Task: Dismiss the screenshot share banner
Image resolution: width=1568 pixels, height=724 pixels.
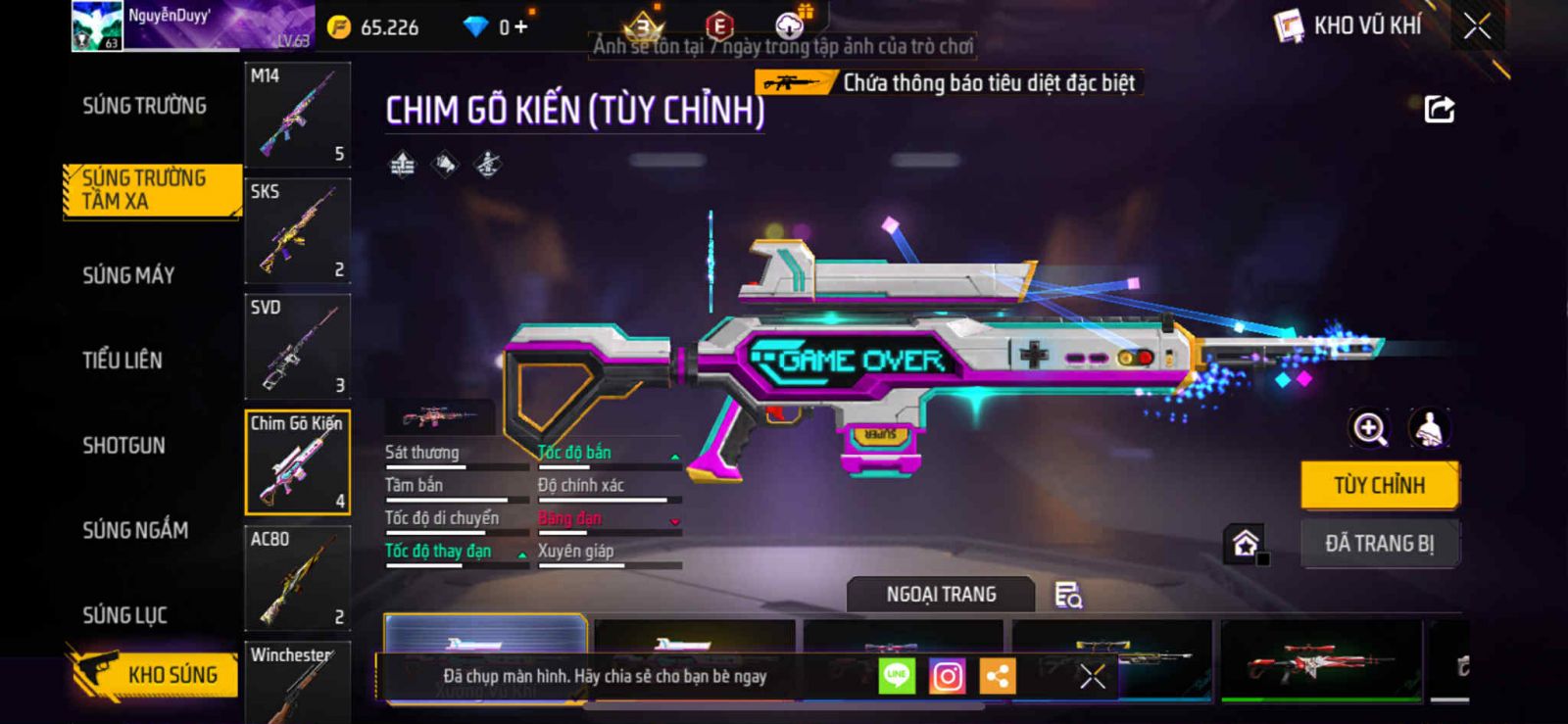Action: tap(1093, 676)
